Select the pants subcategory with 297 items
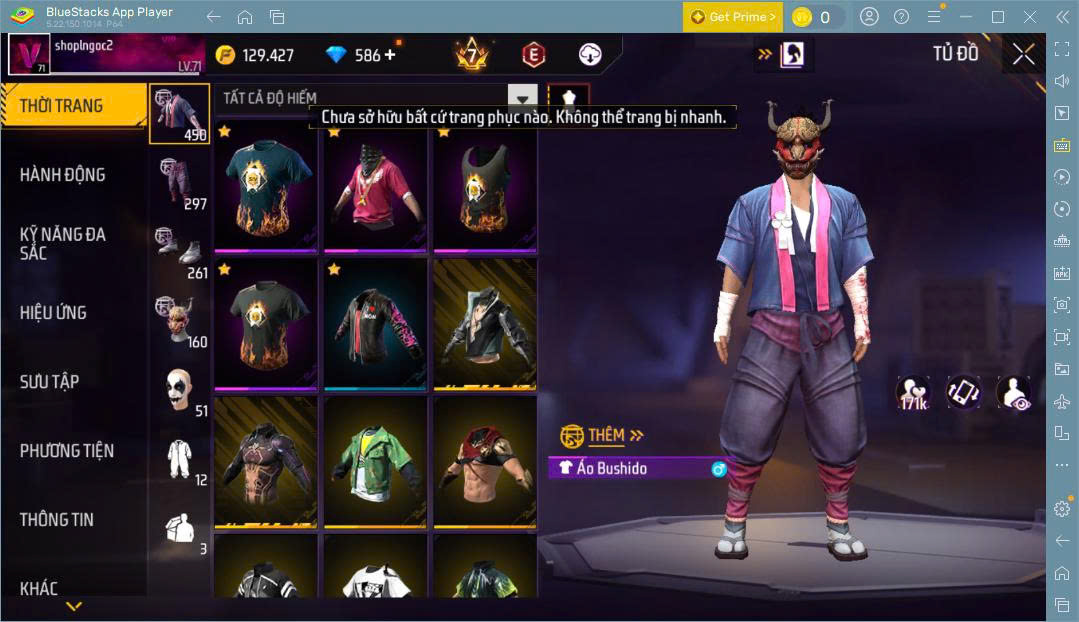Image resolution: width=1079 pixels, height=622 pixels. (x=180, y=183)
